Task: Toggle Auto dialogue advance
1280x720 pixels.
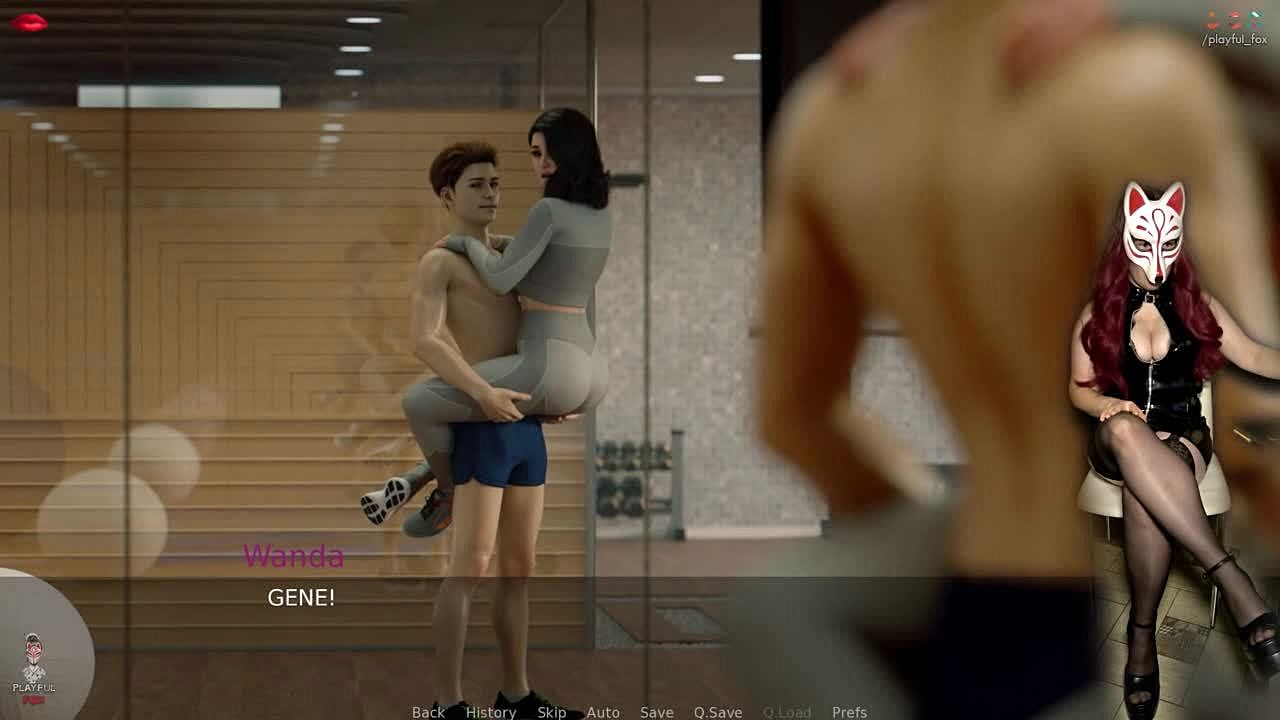Action: tap(603, 712)
